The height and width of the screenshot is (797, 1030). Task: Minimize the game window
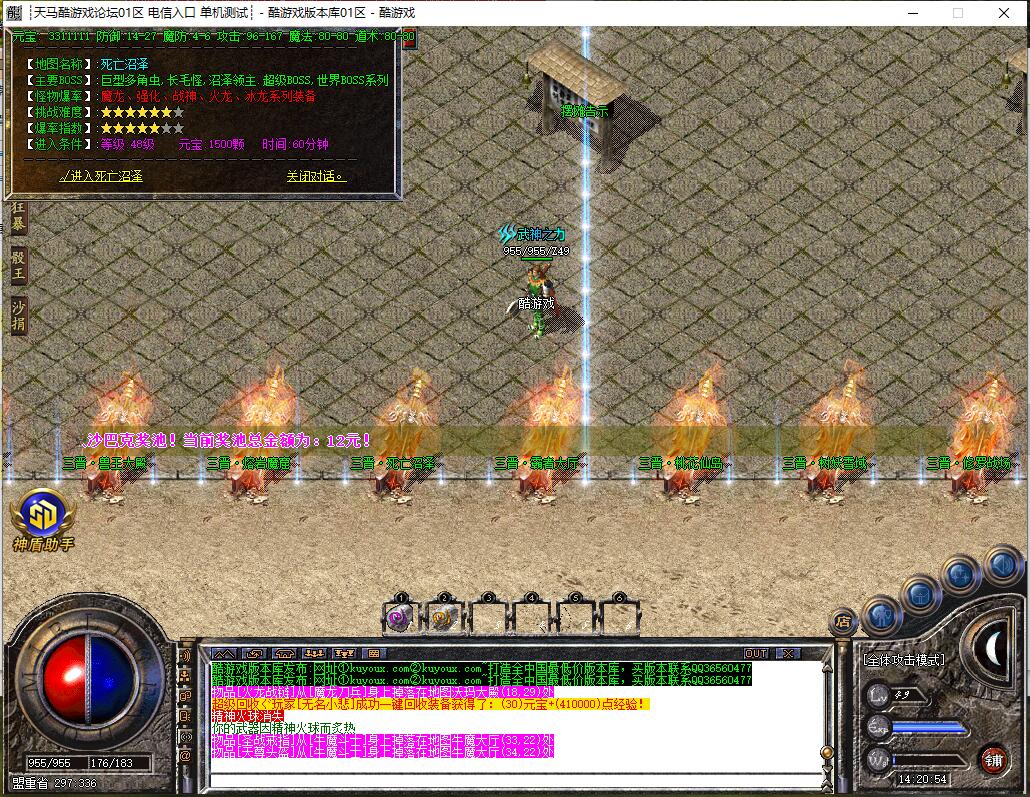click(912, 13)
